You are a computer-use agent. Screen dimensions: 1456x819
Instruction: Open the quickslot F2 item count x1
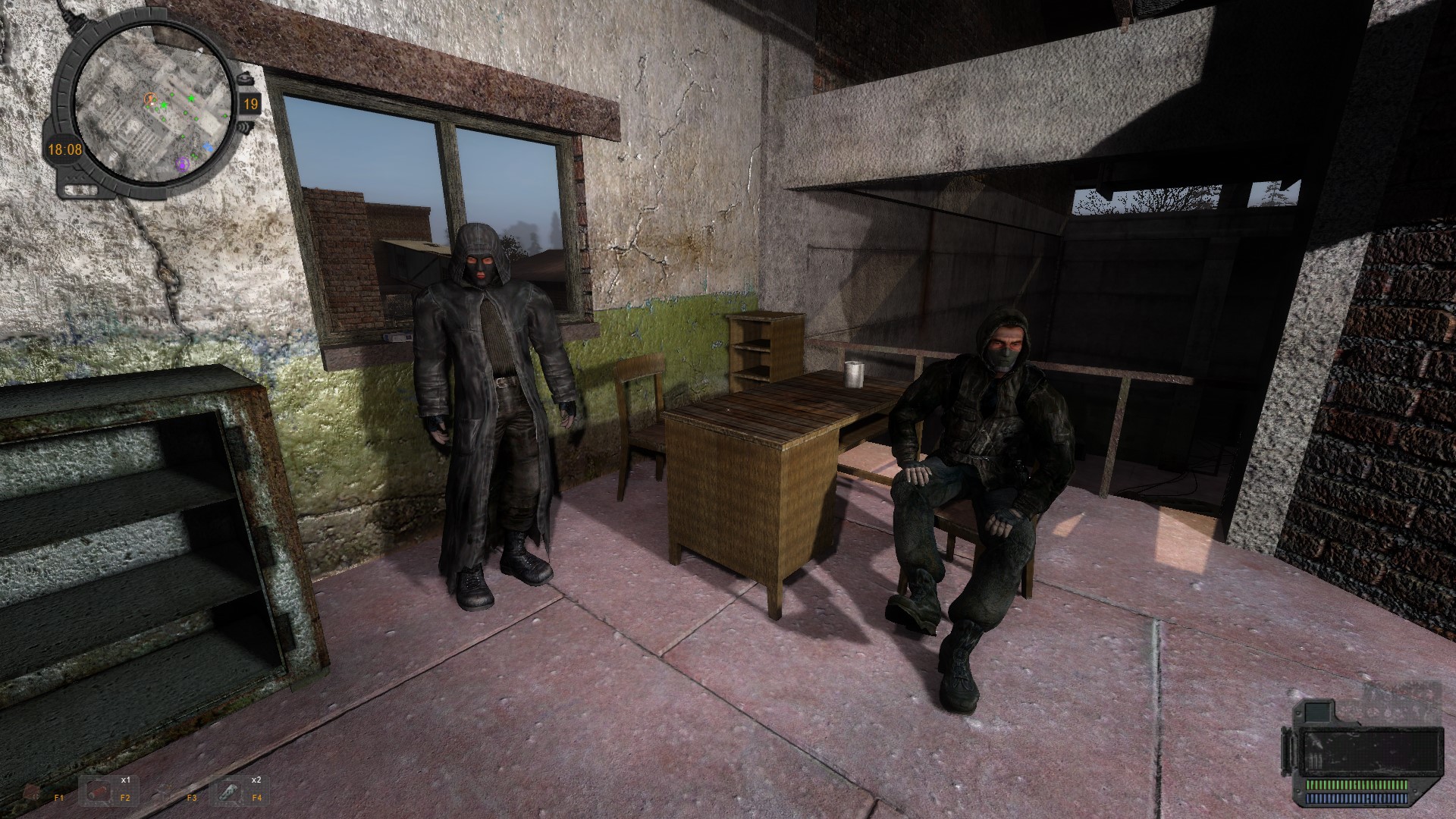point(126,780)
